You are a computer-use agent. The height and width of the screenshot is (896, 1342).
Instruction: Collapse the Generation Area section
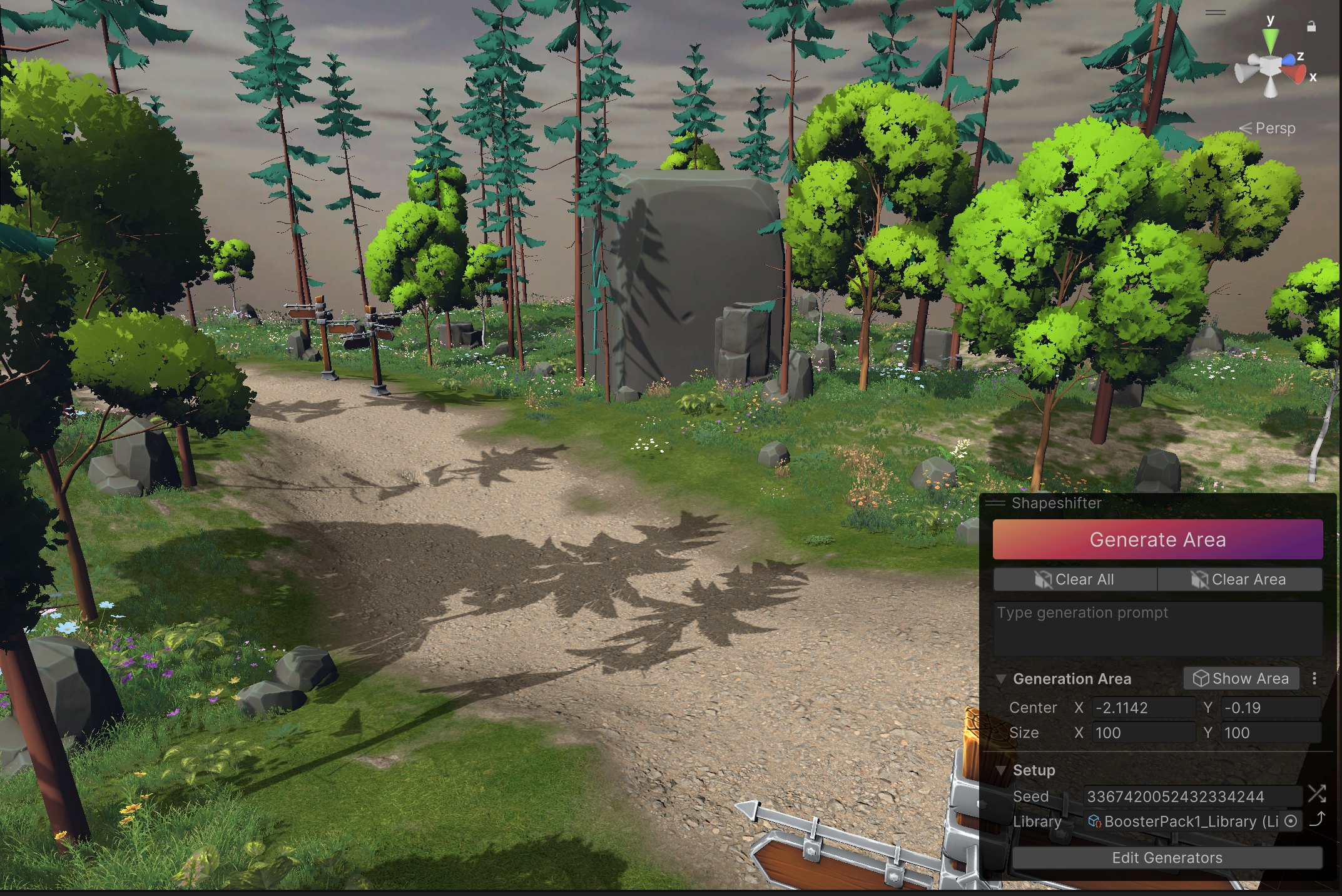click(1000, 679)
